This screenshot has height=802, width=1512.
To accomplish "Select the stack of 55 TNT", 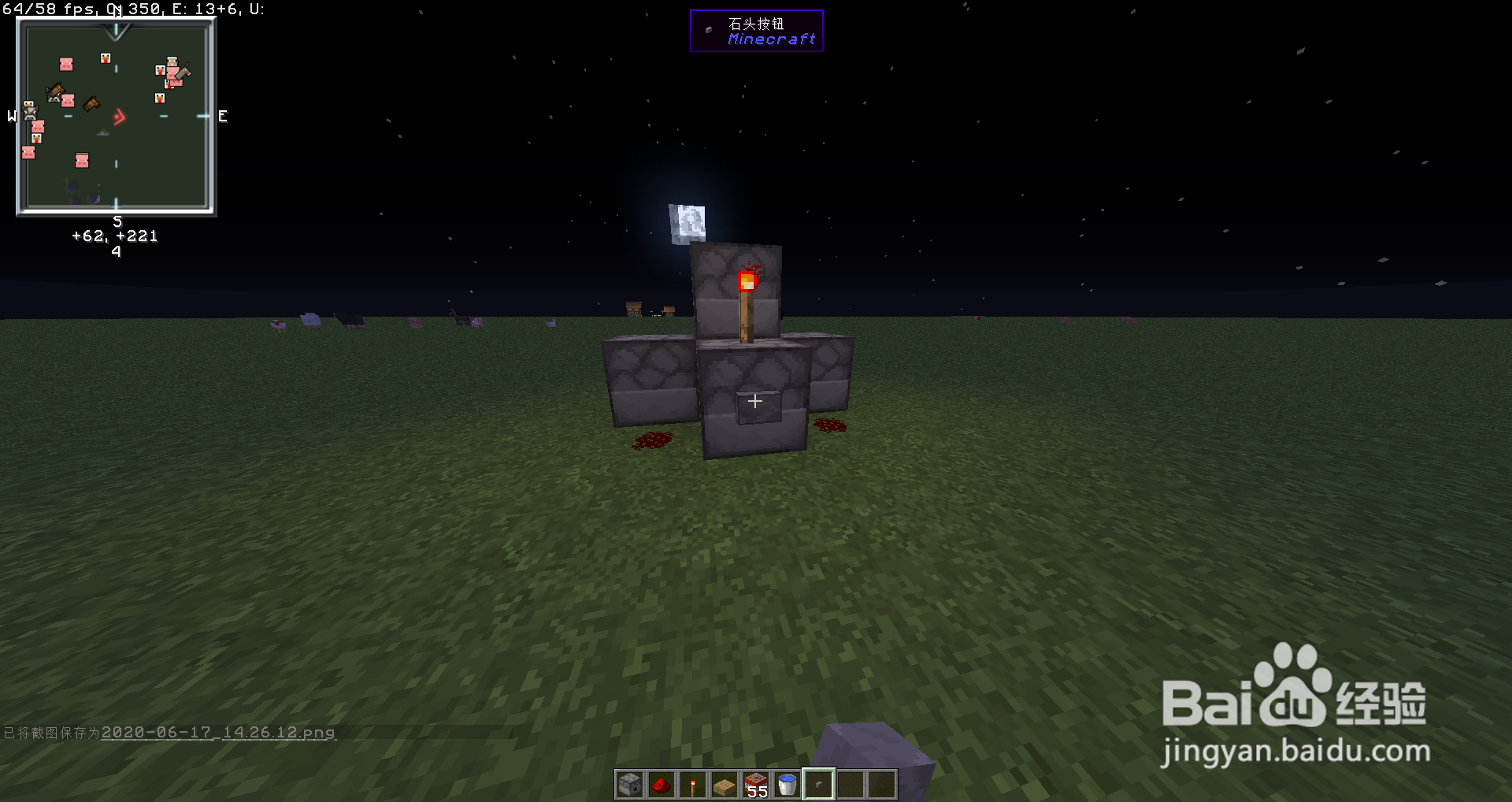I will click(x=754, y=785).
